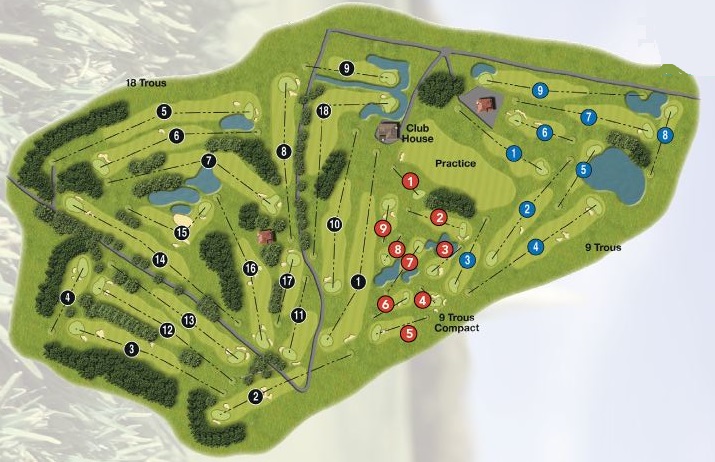Pick the blue number 1 marker

tap(513, 153)
